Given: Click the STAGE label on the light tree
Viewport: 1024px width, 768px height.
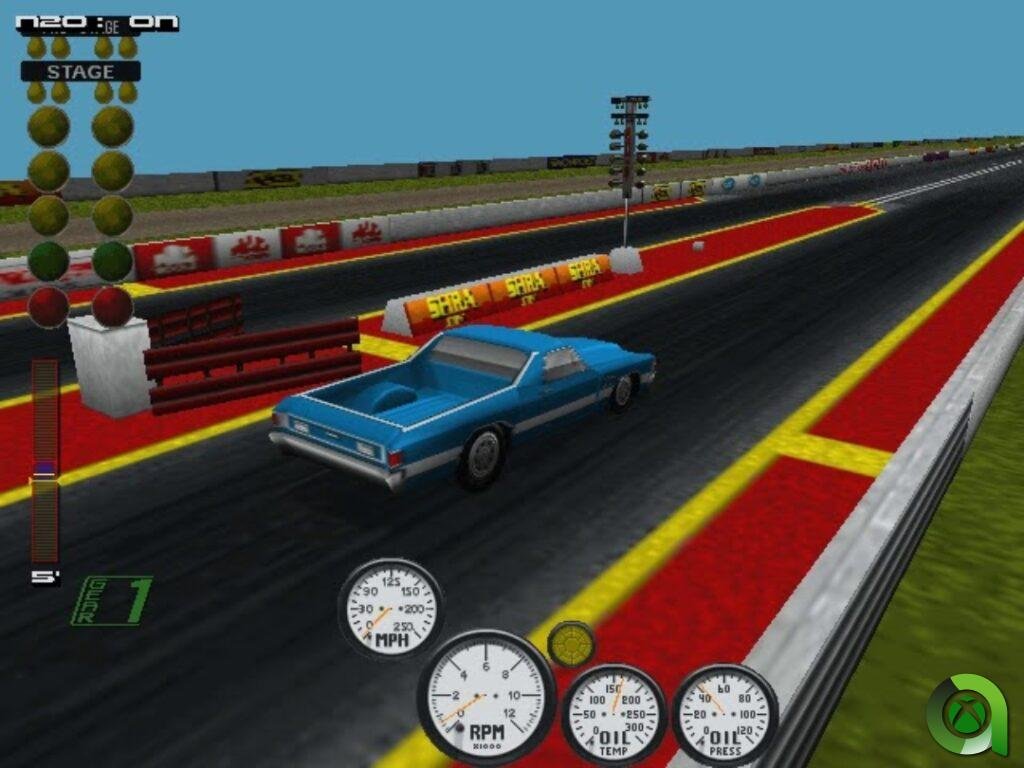Looking at the screenshot, I should (80, 72).
